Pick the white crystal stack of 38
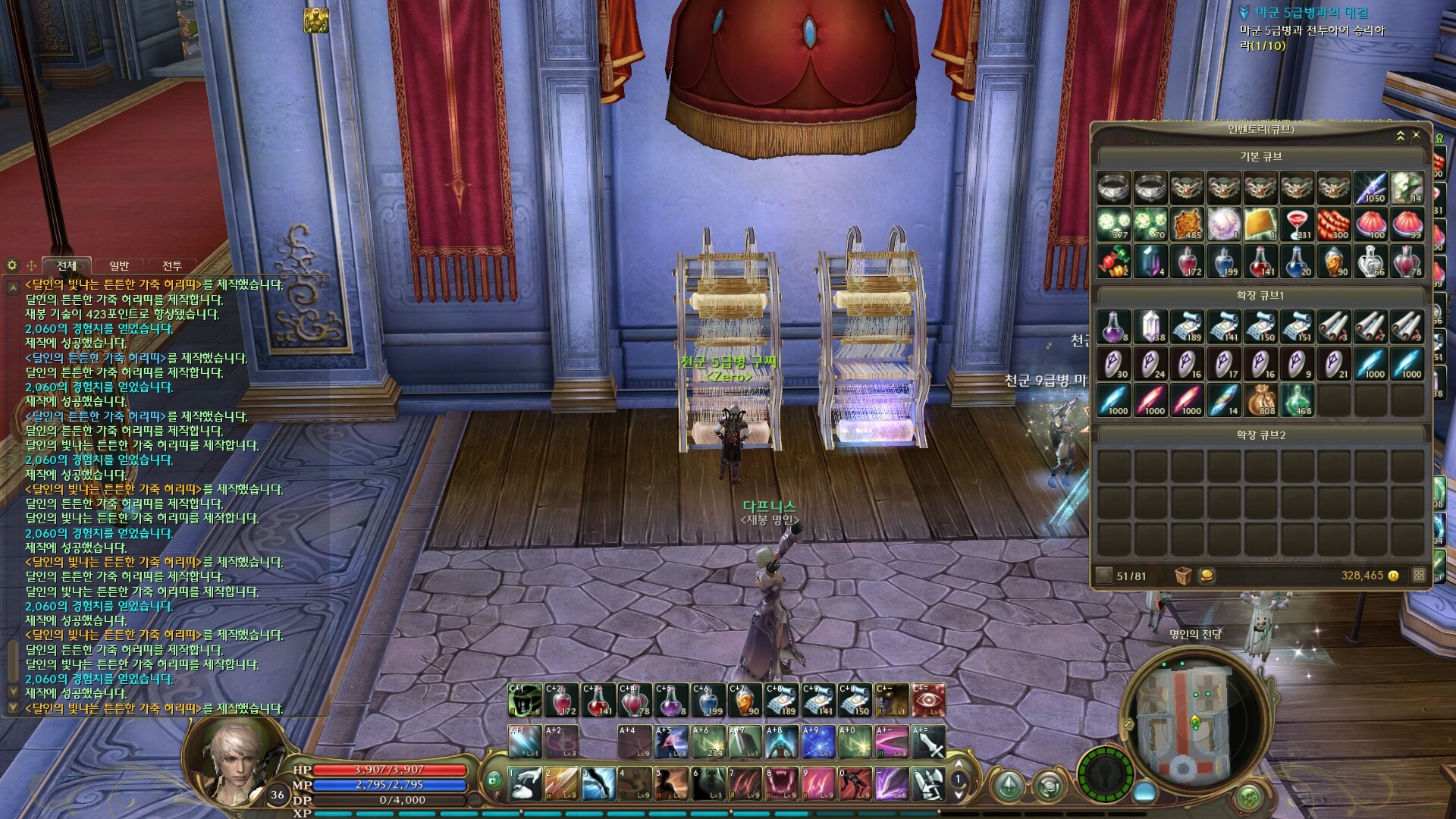Image resolution: width=1456 pixels, height=819 pixels. click(1150, 326)
